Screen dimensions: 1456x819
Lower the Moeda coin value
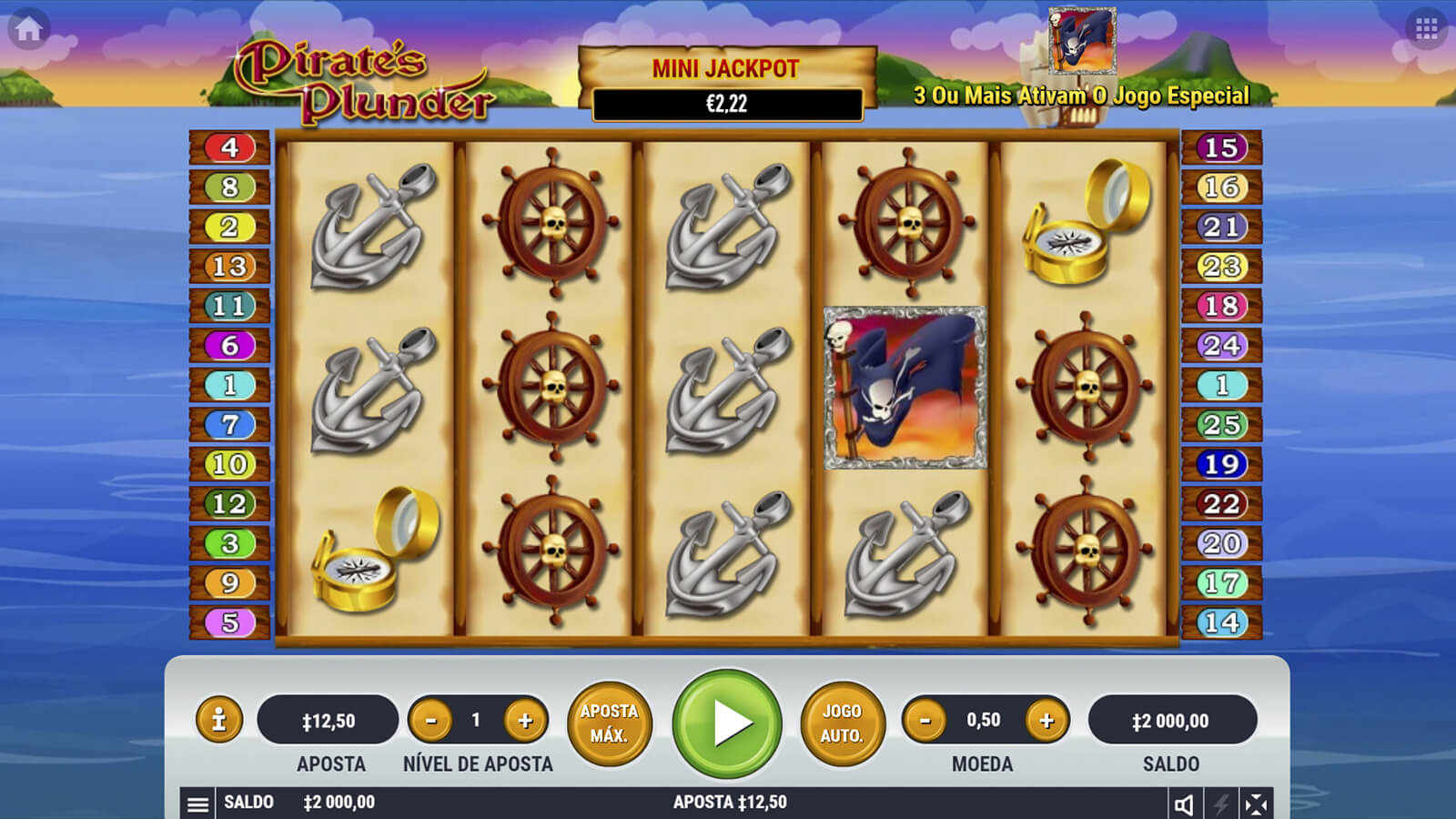925,721
